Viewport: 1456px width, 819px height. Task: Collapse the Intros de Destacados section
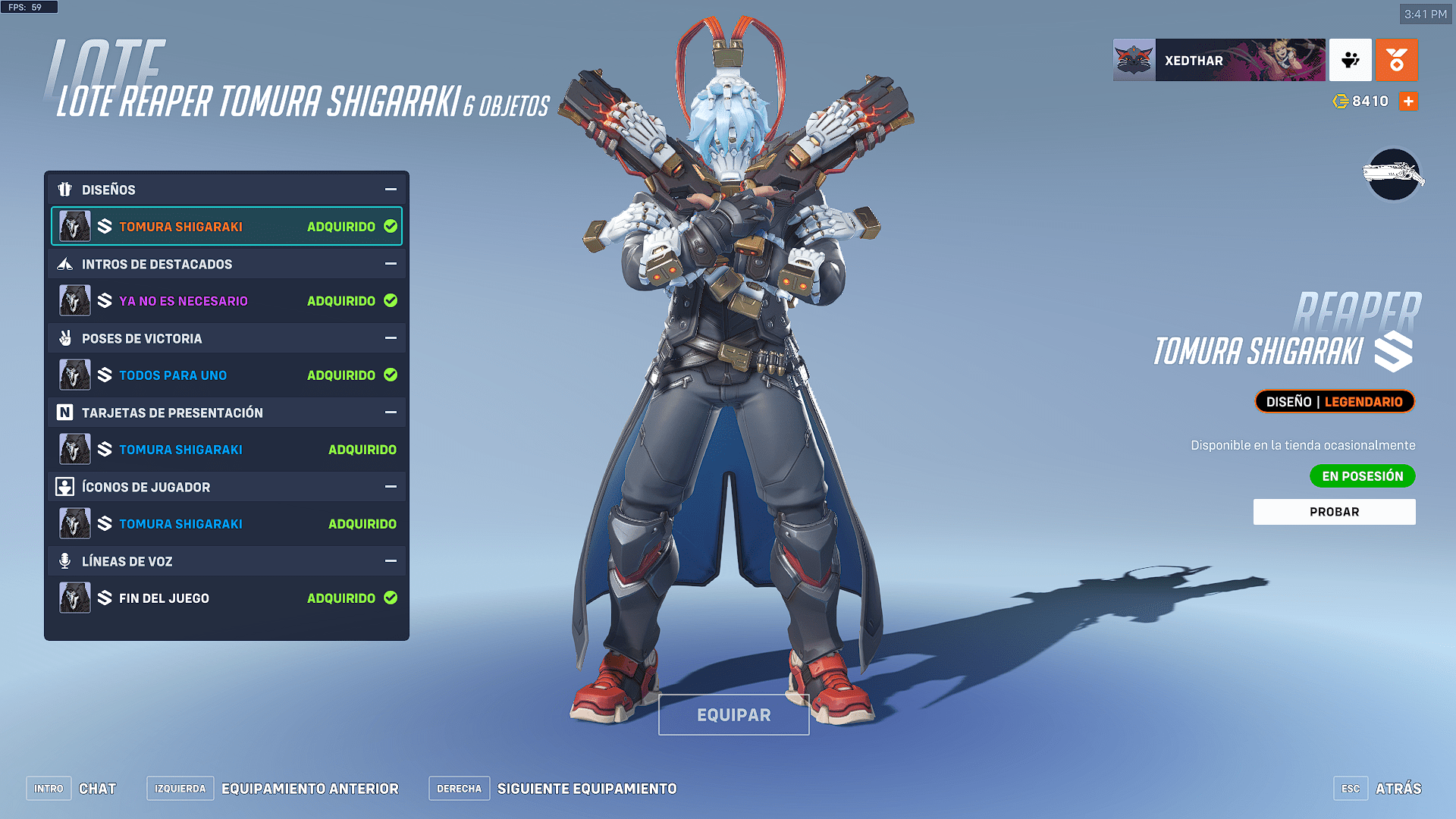click(391, 264)
